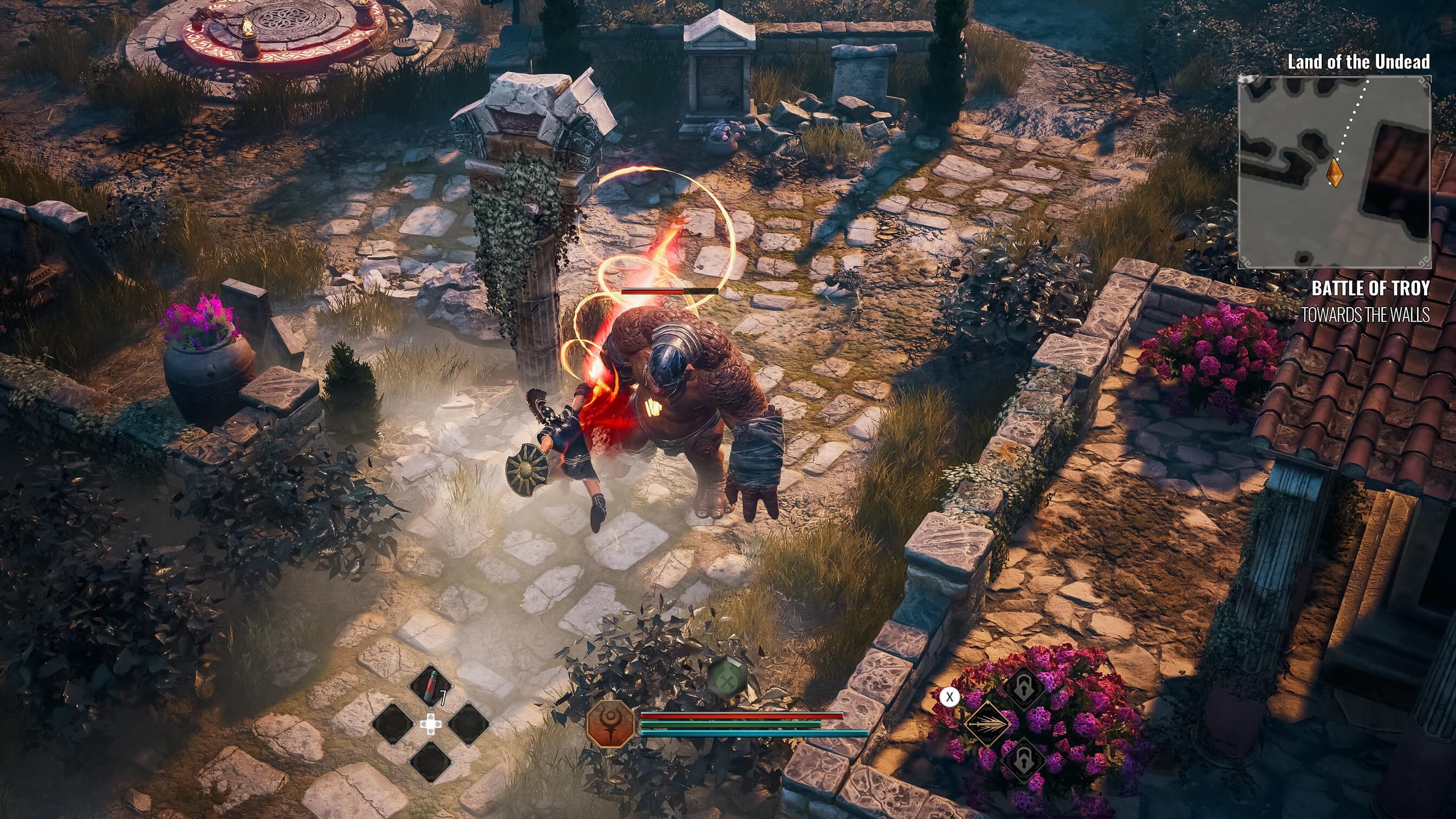Screen dimensions: 1456x819
Task: Click the orange octagonal character emblem
Action: click(x=610, y=724)
